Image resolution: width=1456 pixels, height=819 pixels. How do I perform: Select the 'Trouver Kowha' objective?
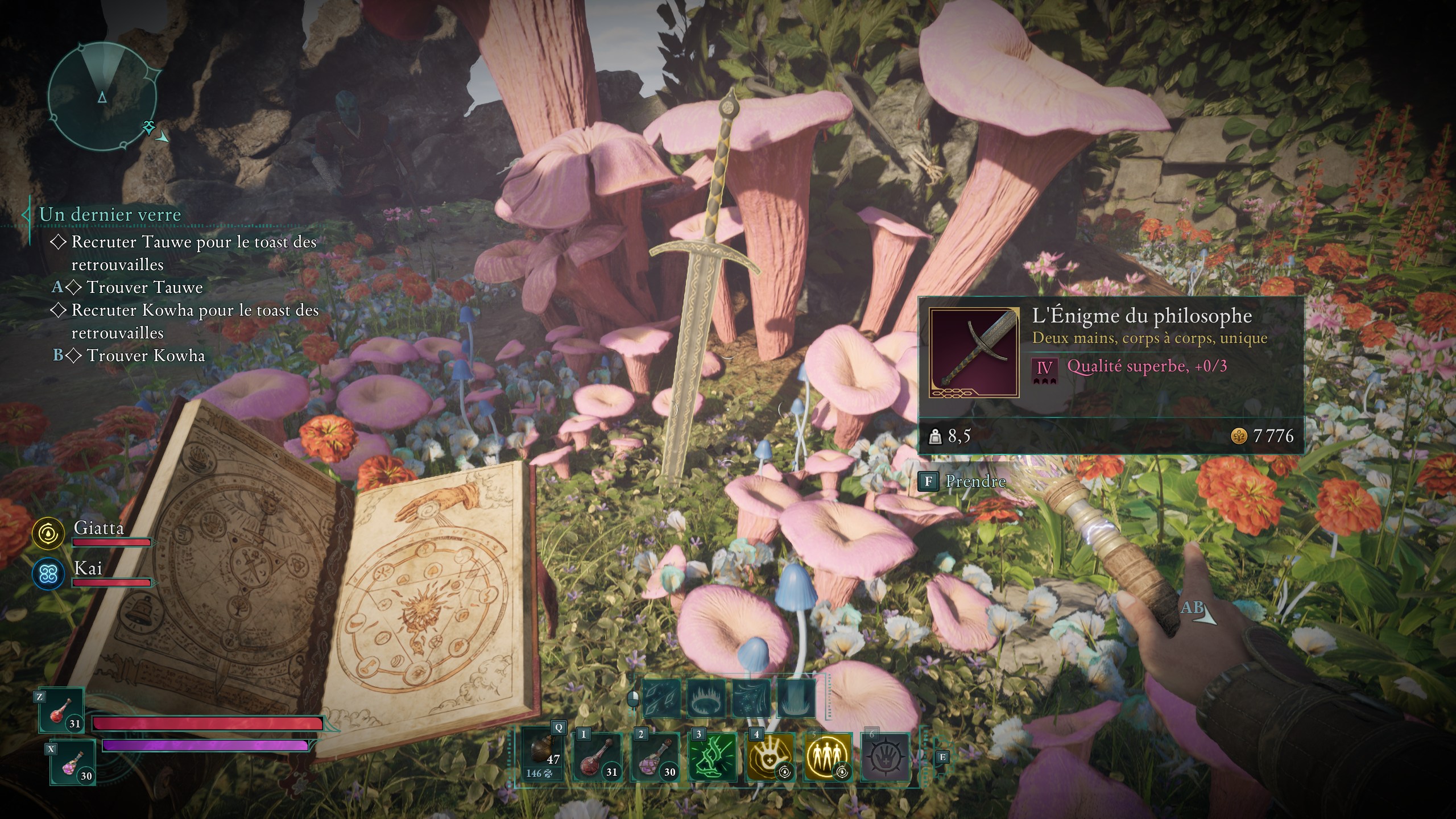coord(146,355)
